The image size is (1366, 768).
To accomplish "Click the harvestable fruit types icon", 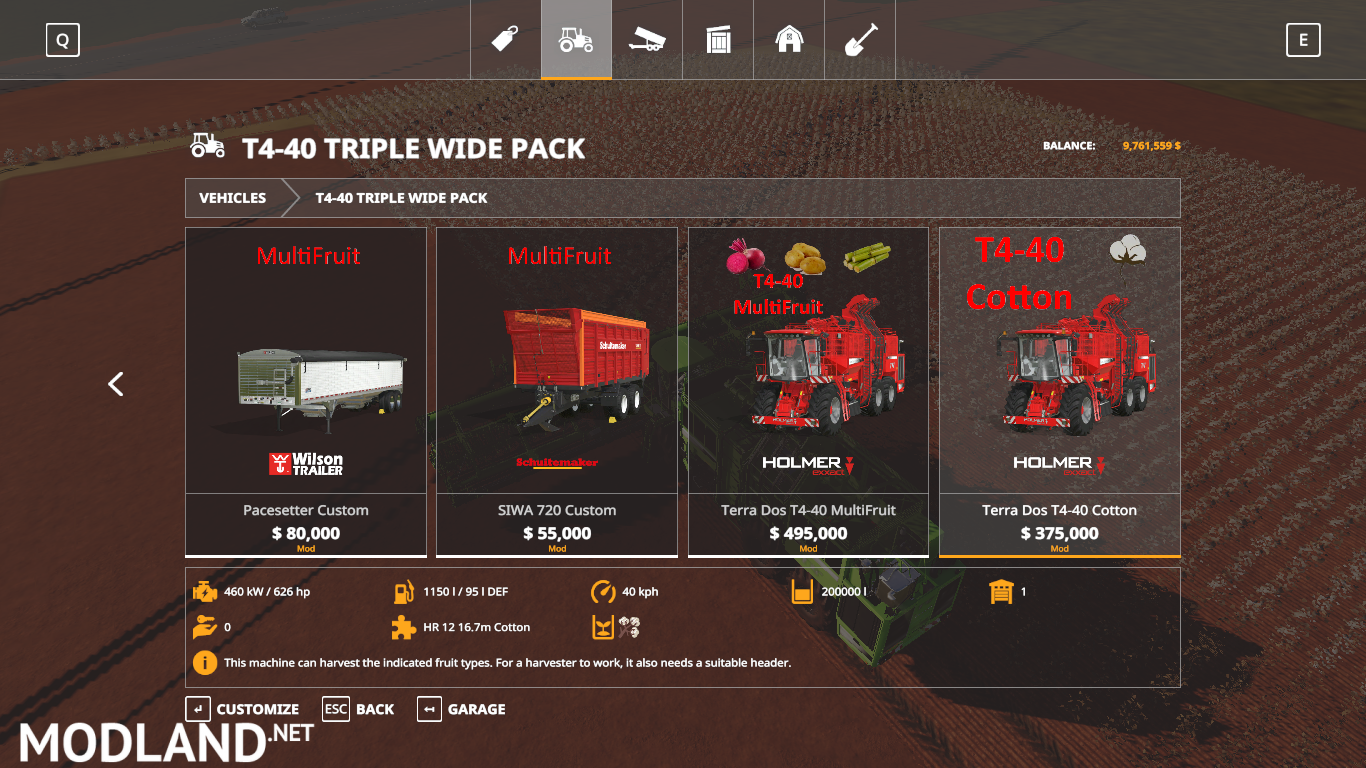I will click(601, 627).
